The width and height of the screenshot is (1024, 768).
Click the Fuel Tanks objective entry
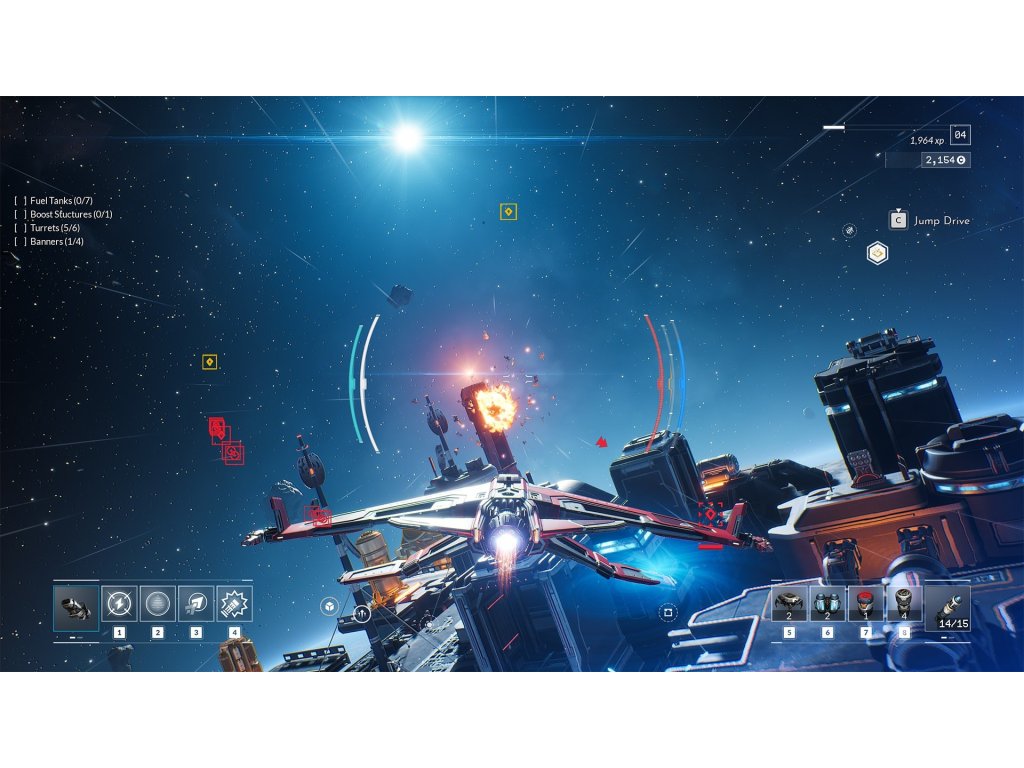(61, 201)
